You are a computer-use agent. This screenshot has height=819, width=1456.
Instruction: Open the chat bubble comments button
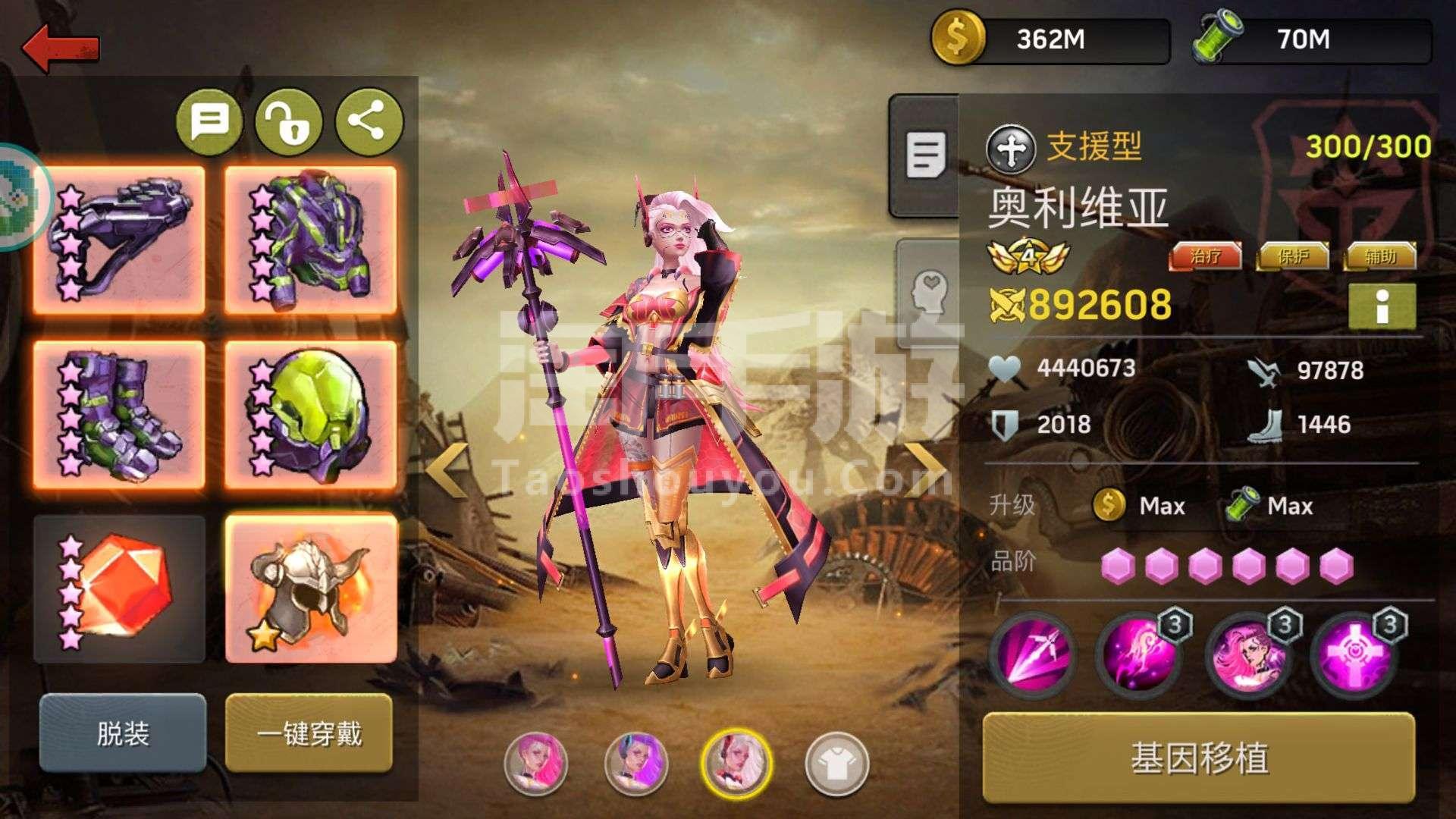[x=209, y=121]
